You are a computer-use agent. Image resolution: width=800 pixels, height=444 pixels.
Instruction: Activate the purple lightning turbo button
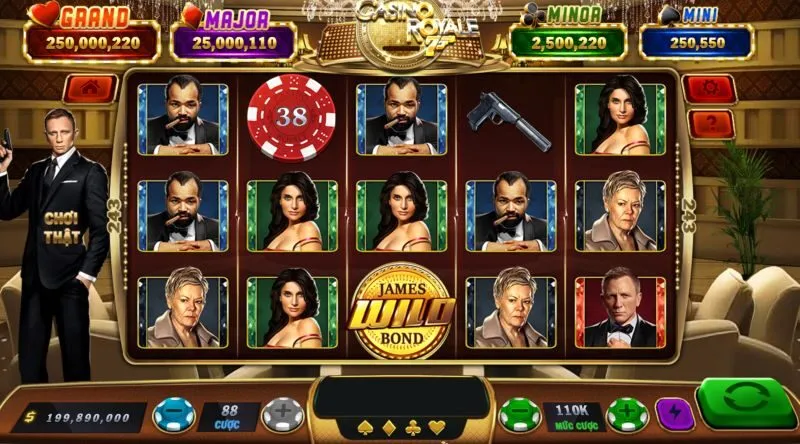tap(675, 413)
